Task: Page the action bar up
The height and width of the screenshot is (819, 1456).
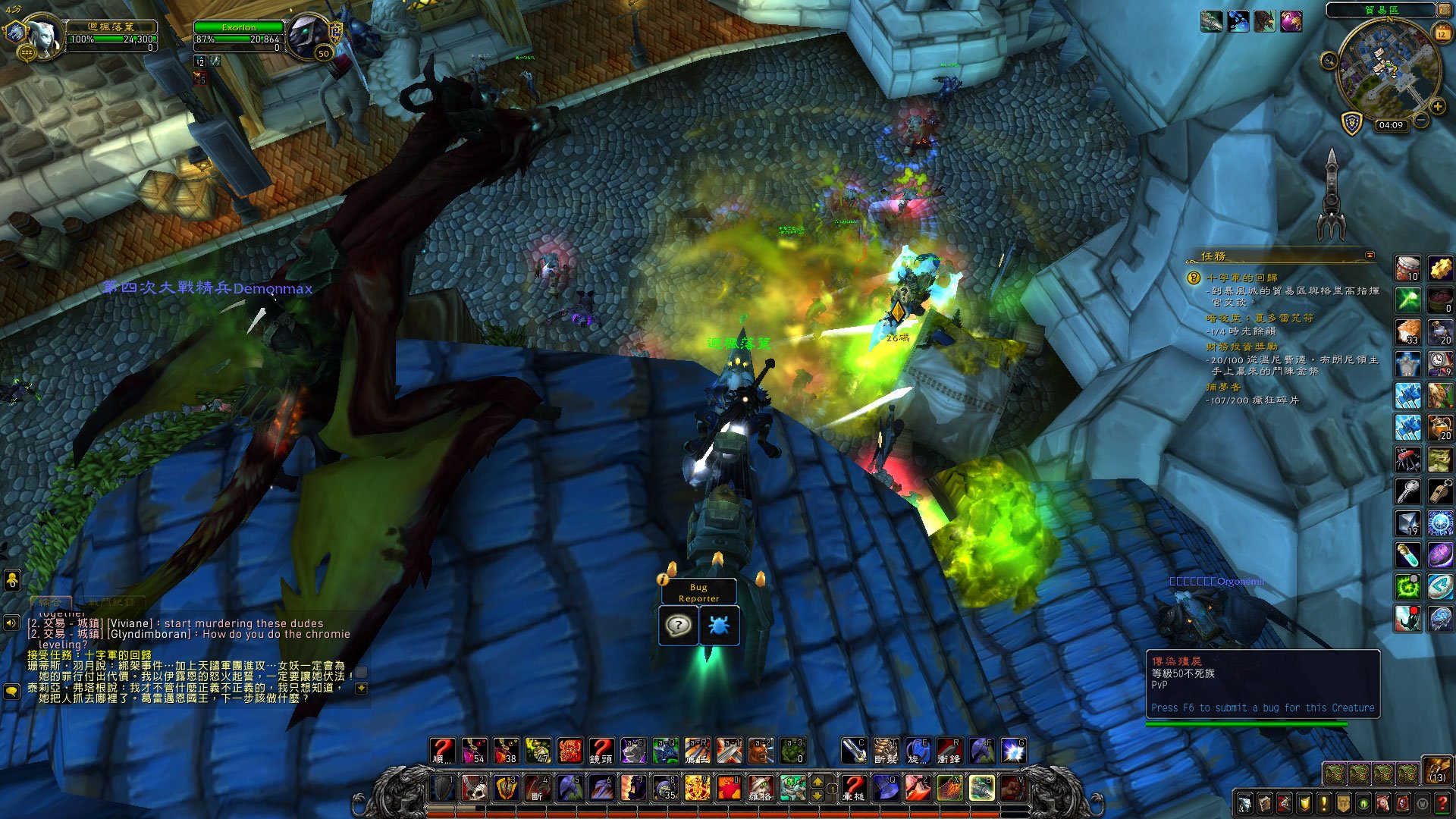Action: click(x=817, y=781)
